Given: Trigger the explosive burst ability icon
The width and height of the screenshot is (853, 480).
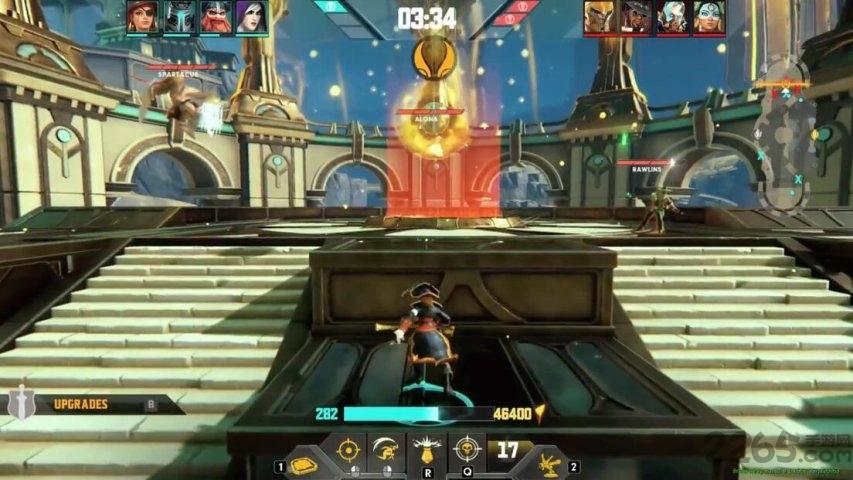Looking at the screenshot, I should [x=426, y=451].
